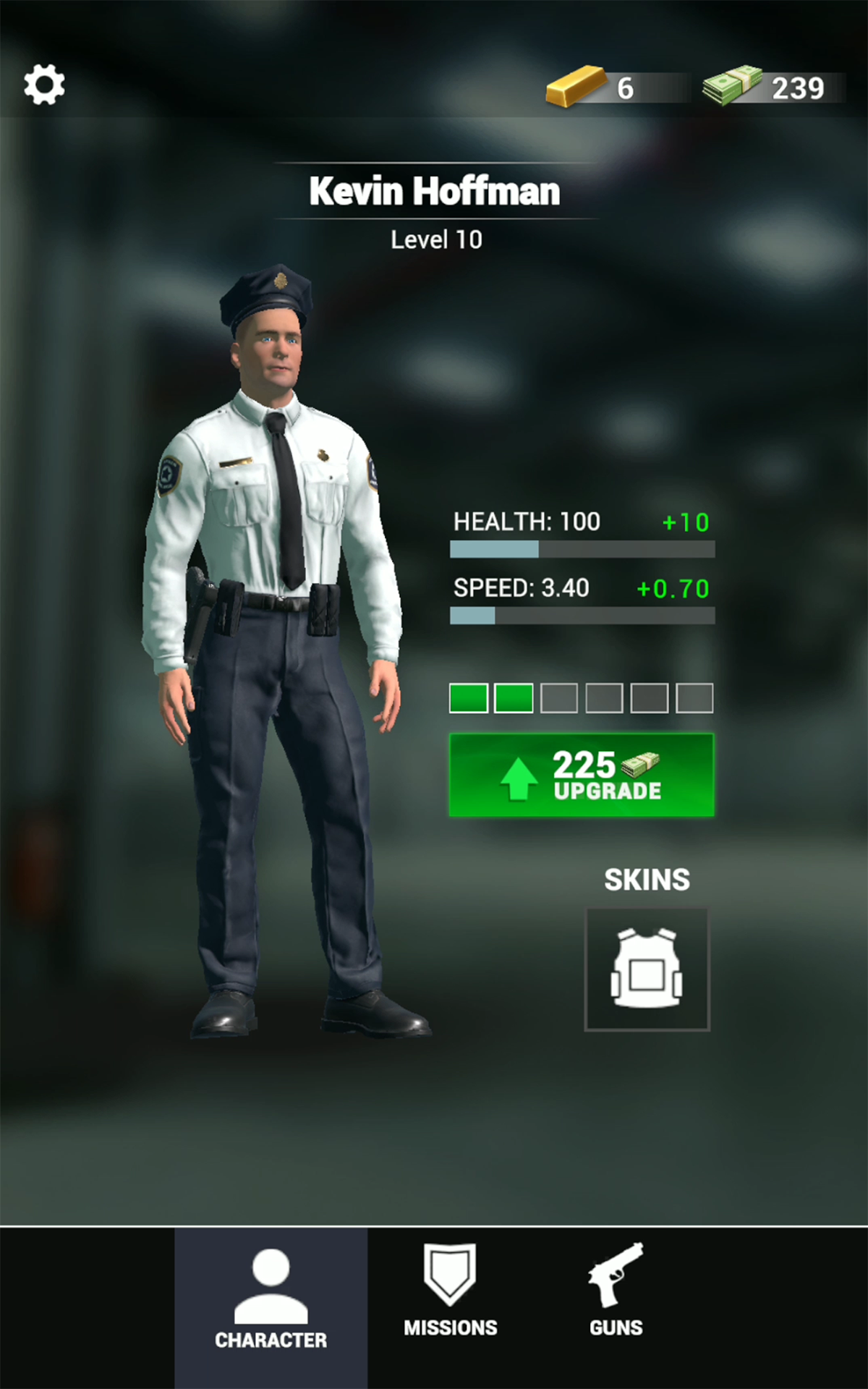Screen dimensions: 868x1389
Task: Open the armor vest skins slot
Action: 647,969
